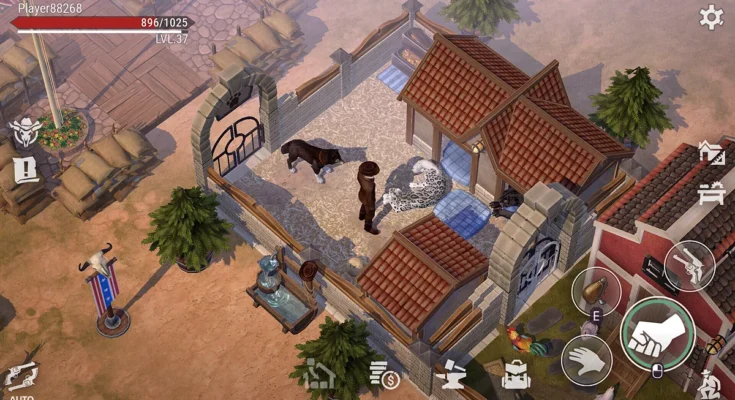Open the backpack inventory
Viewport: 735px width, 400px height.
516,376
